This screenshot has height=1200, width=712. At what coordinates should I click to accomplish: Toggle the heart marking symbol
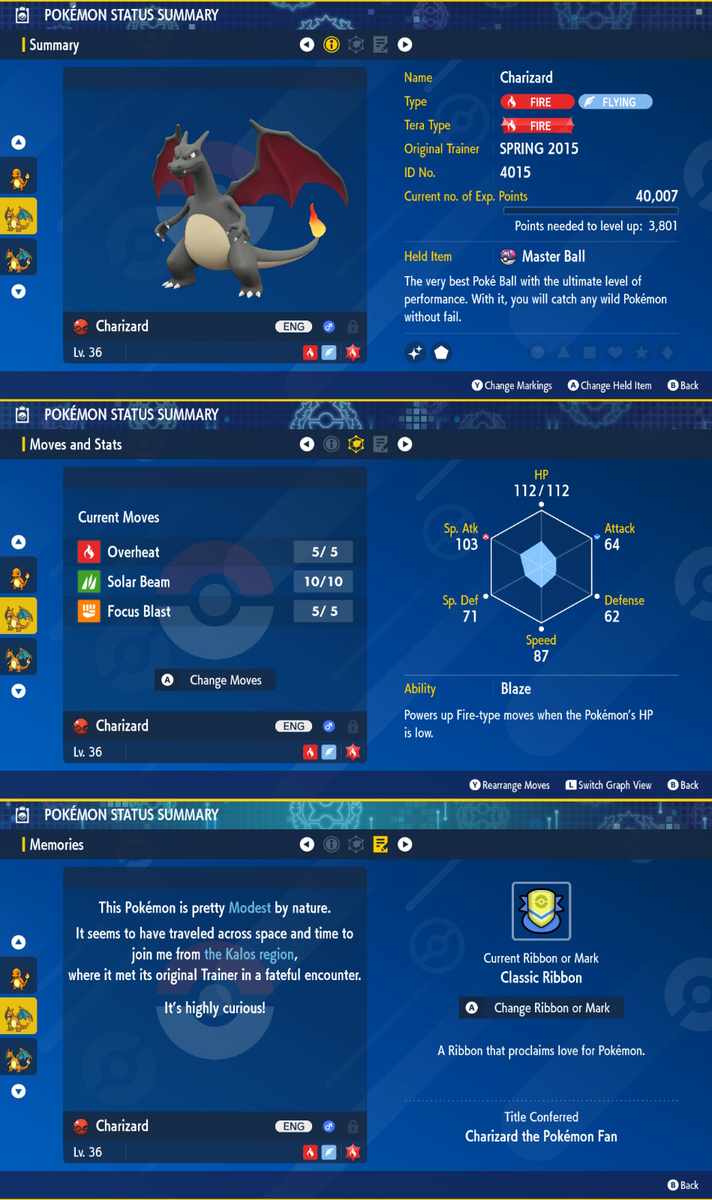(x=616, y=353)
